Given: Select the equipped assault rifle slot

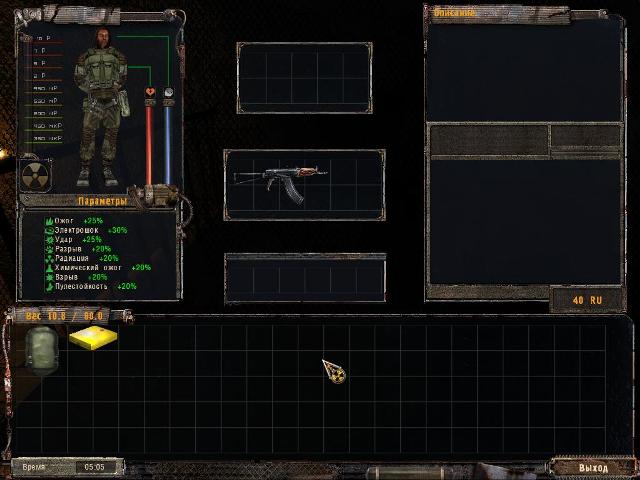Looking at the screenshot, I should coord(304,184).
